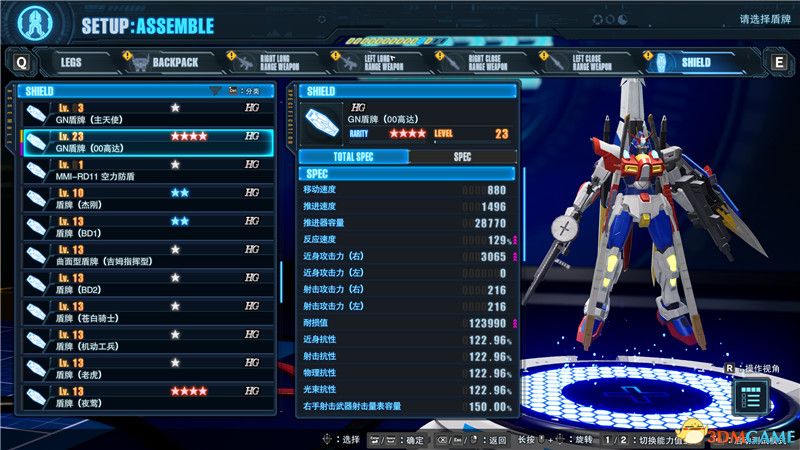Viewport: 800px width, 450px height.
Task: Choose the 盾牌 (BD1) shield row
Action: tap(146, 227)
